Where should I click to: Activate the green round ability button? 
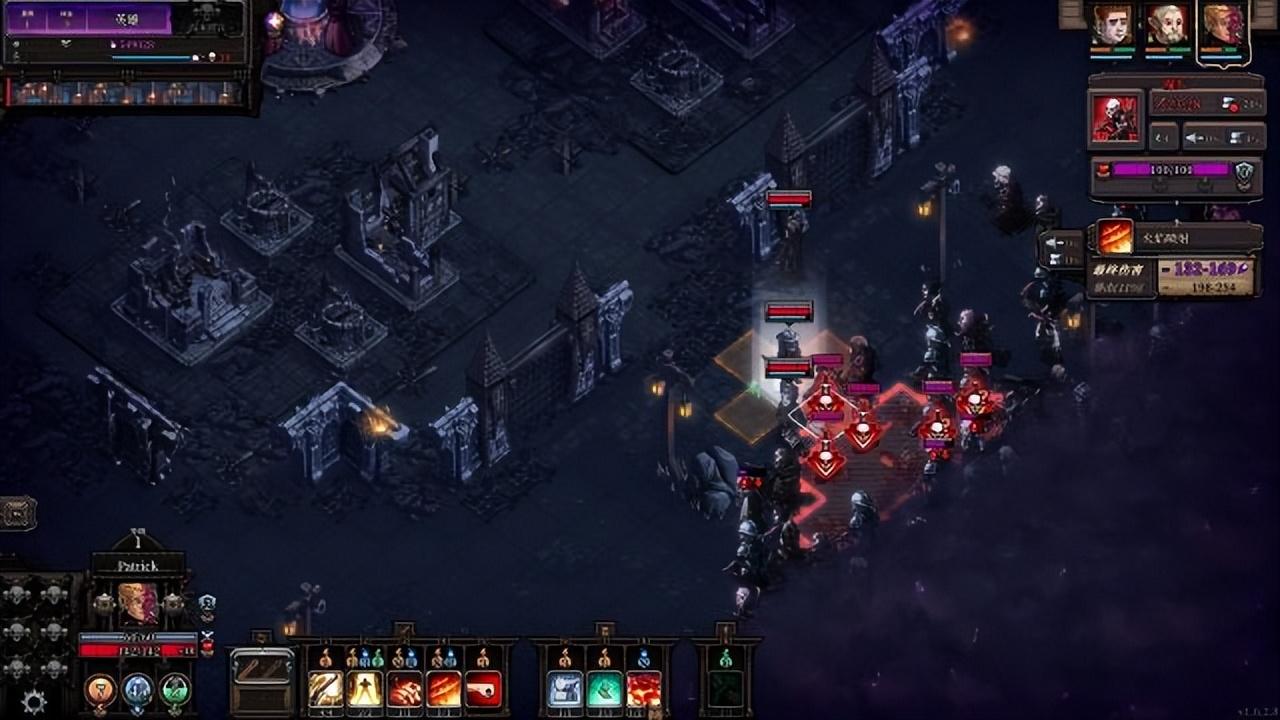coord(175,689)
